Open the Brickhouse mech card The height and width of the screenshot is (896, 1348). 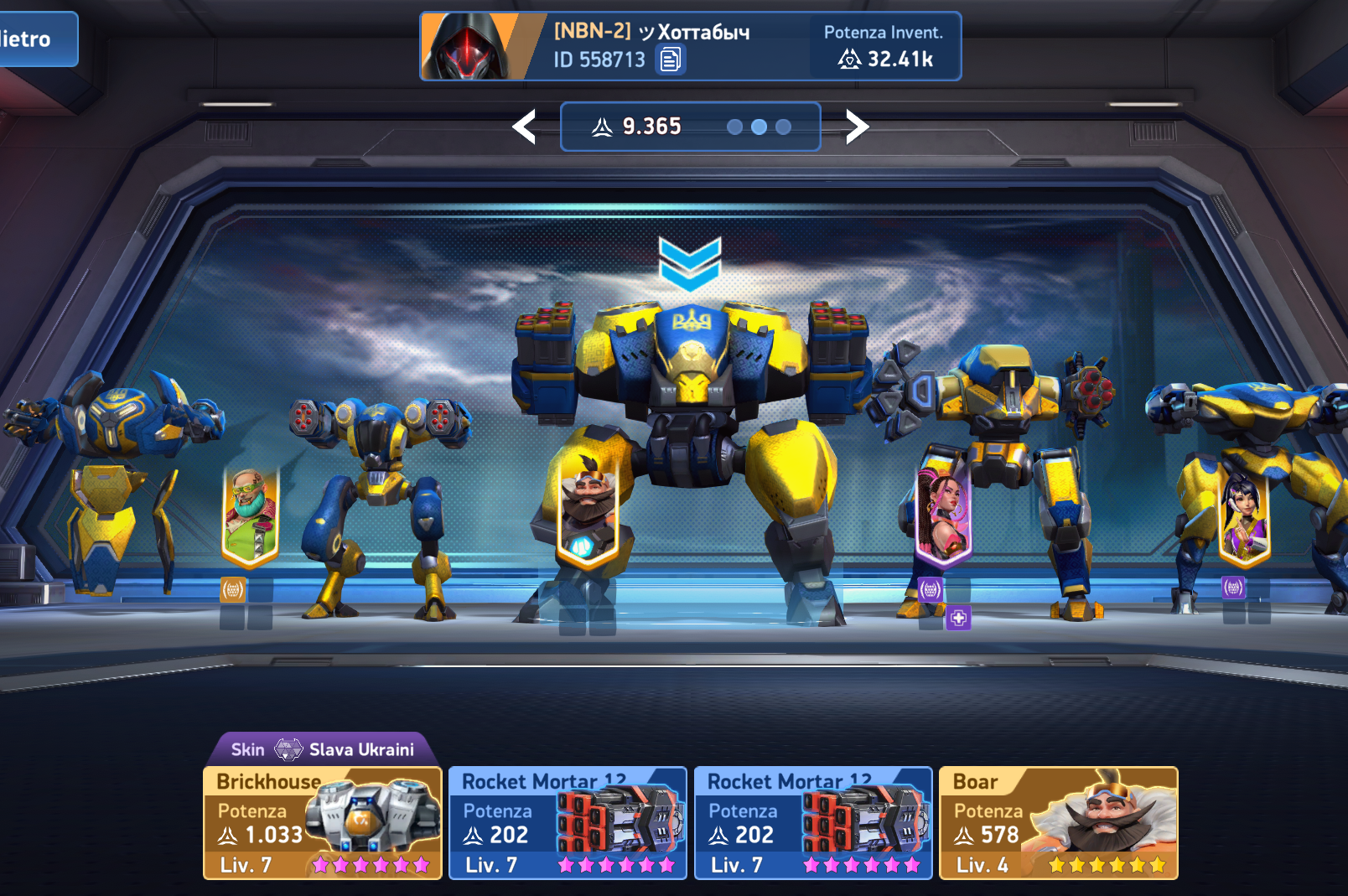(323, 823)
